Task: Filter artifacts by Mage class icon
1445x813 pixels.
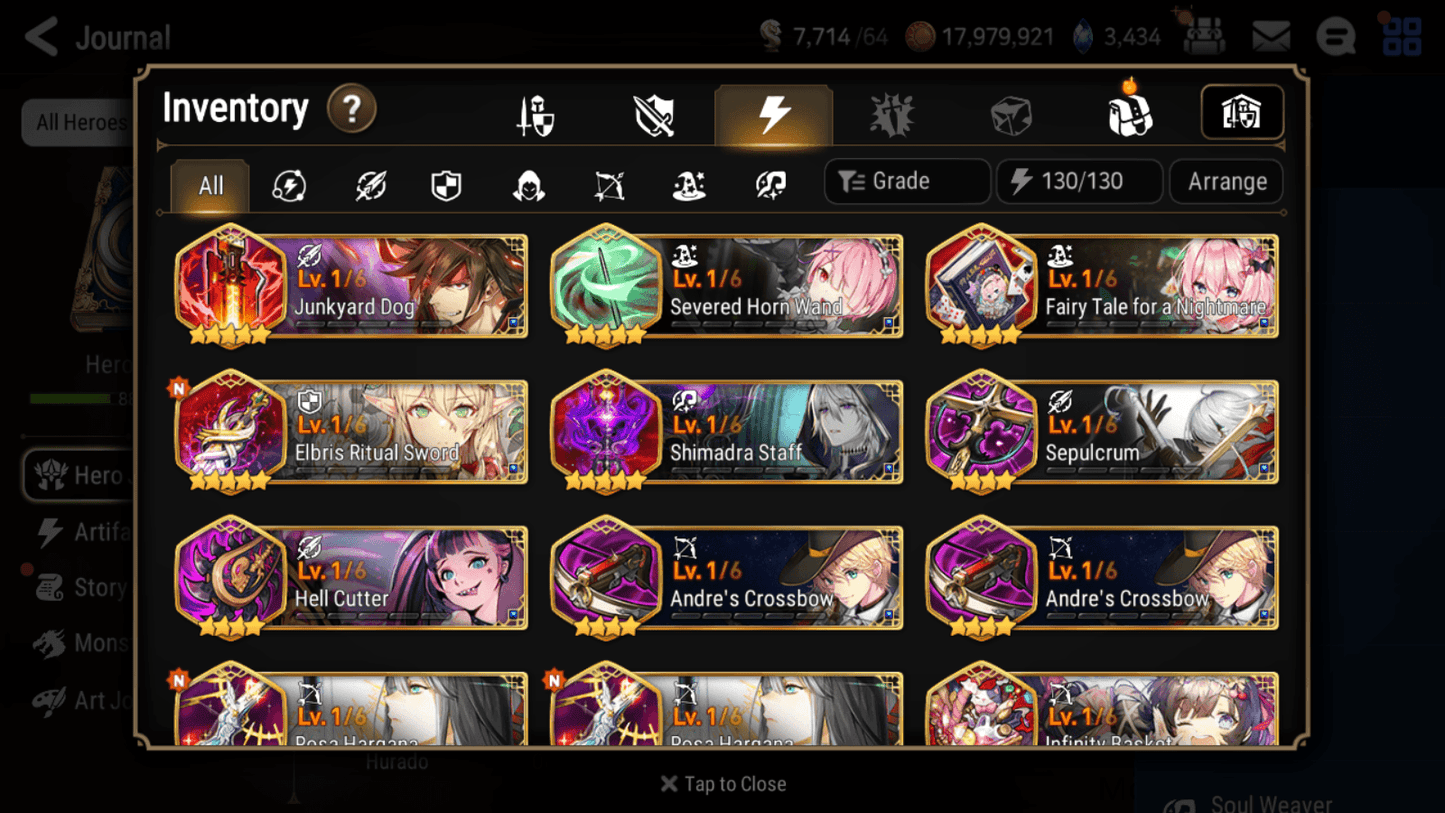Action: coord(688,185)
